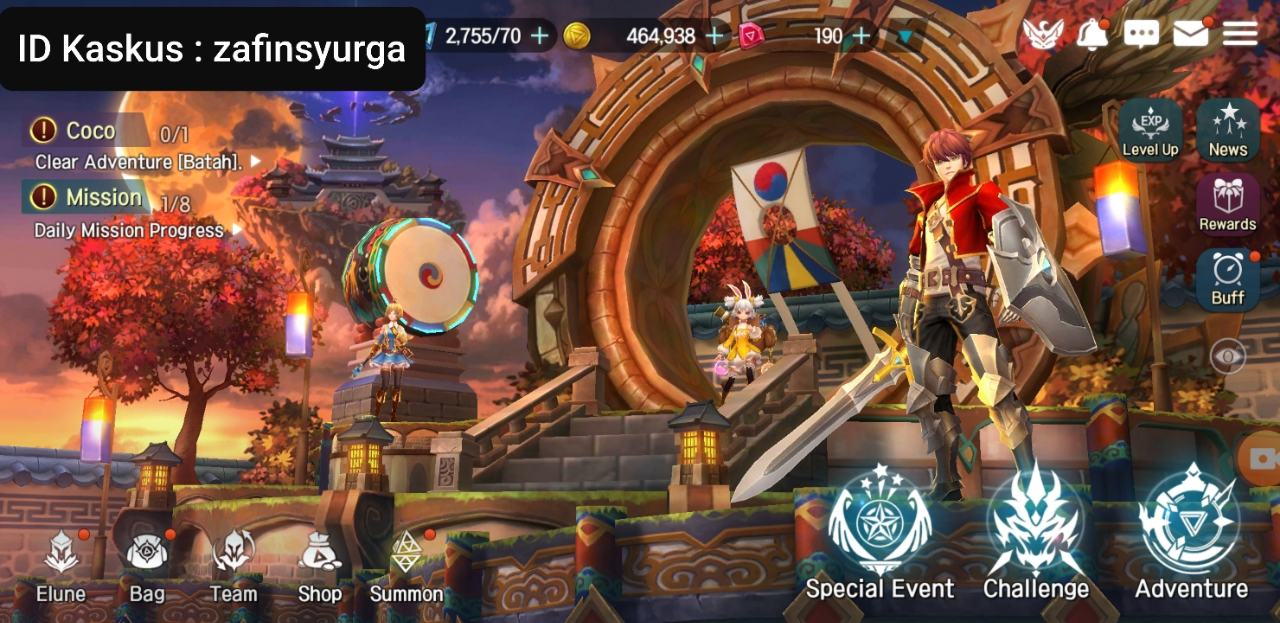The image size is (1280, 623).
Task: Check the mailbox envelope icon
Action: pos(1190,35)
